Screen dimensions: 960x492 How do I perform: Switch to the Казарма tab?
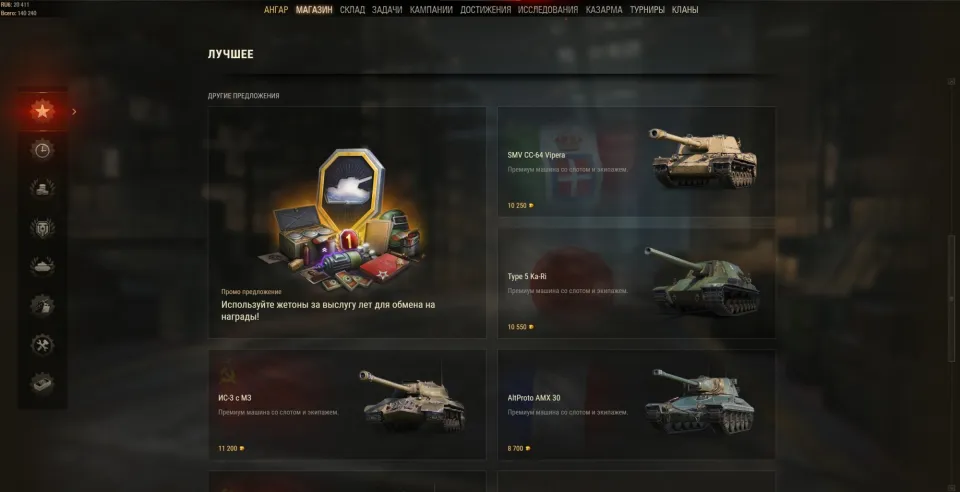(x=604, y=10)
